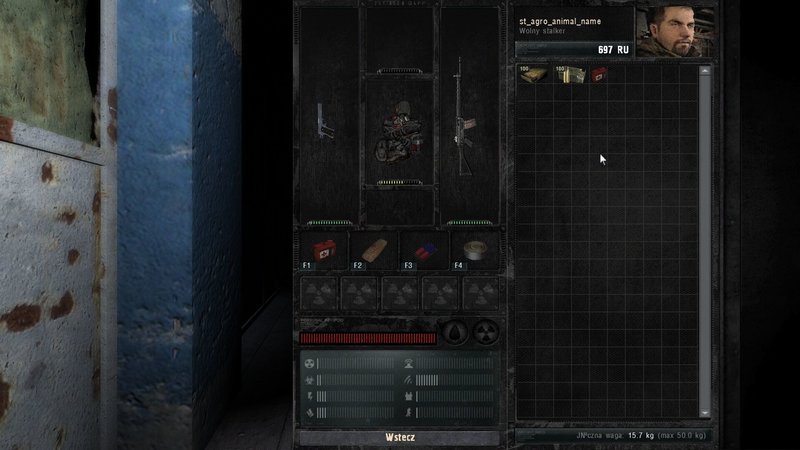Select the F3 red and blue item slot
The height and width of the screenshot is (450, 800).
tap(422, 250)
